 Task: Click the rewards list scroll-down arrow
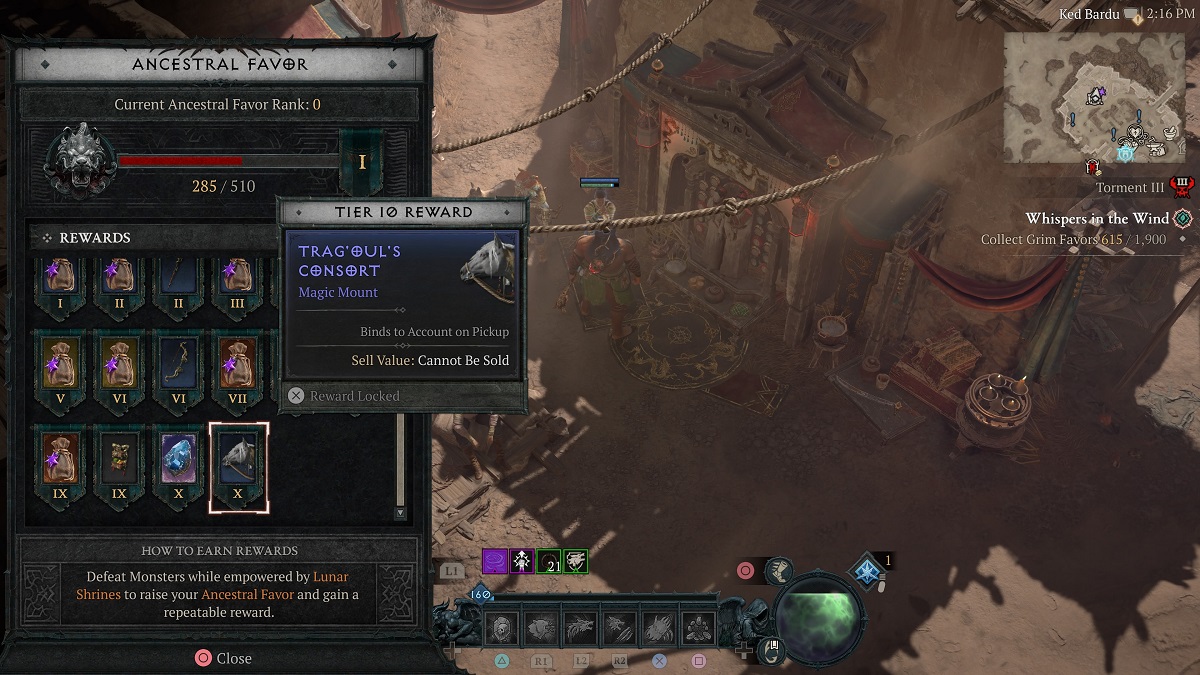click(400, 513)
